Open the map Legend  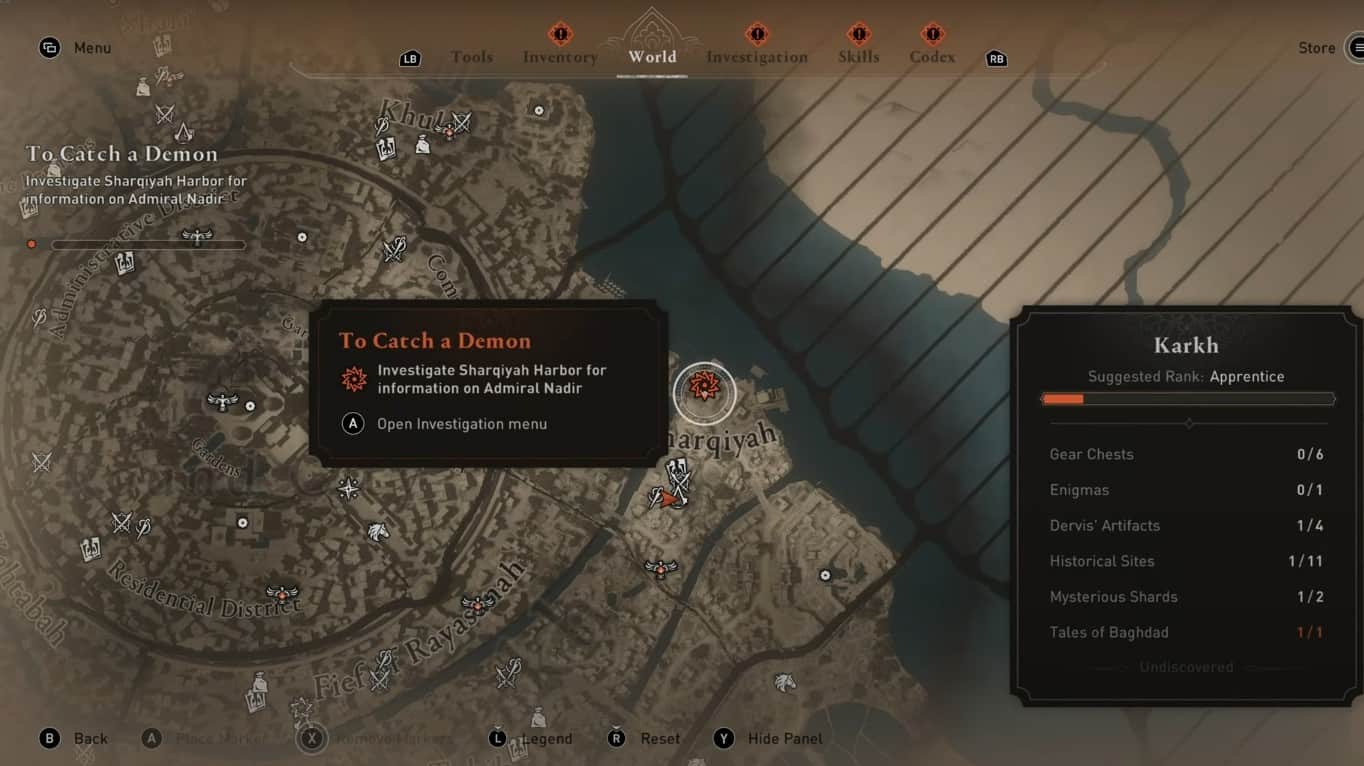pyautogui.click(x=546, y=738)
